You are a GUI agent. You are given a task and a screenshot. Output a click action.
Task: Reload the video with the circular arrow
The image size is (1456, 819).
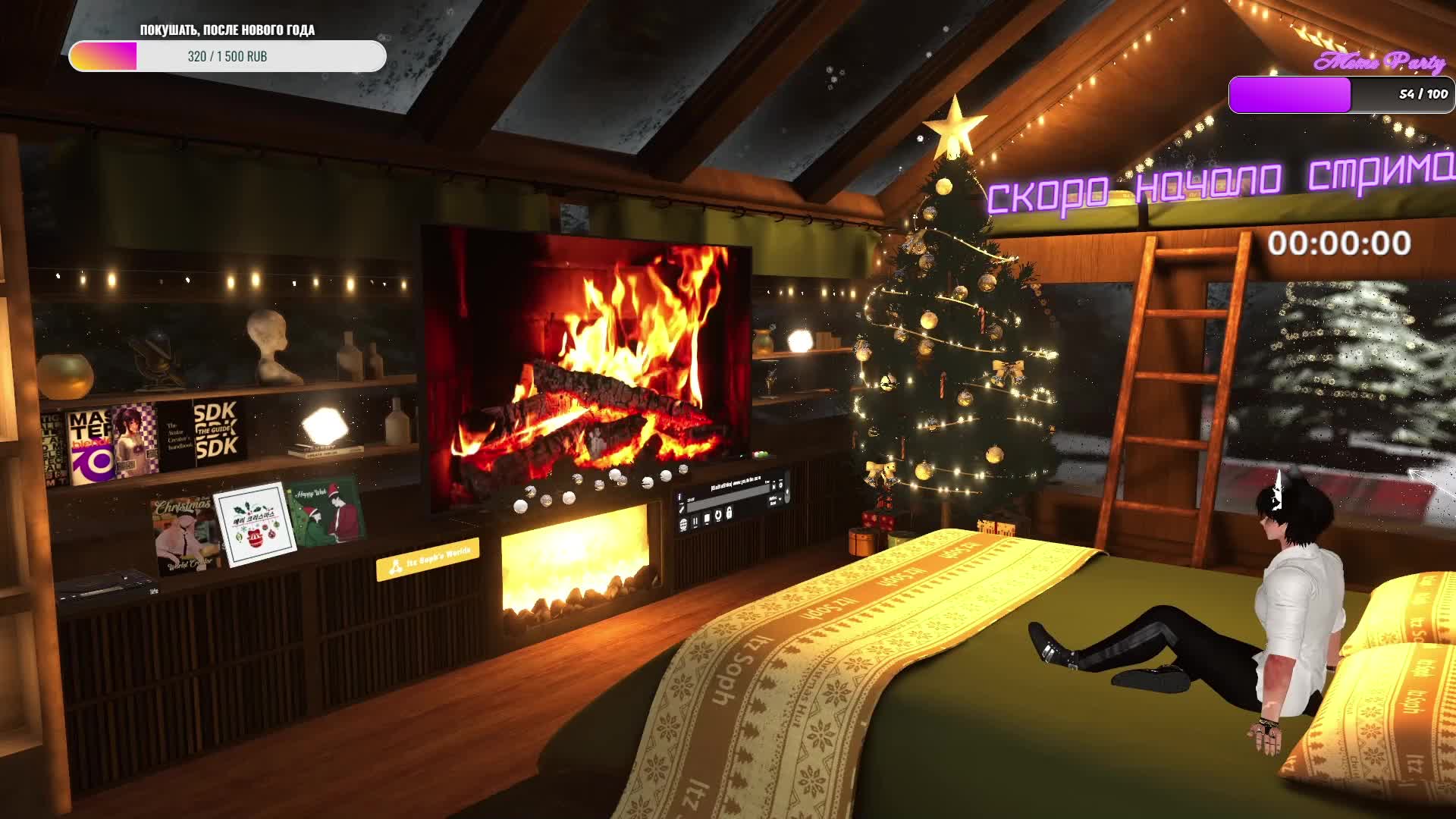[x=718, y=516]
